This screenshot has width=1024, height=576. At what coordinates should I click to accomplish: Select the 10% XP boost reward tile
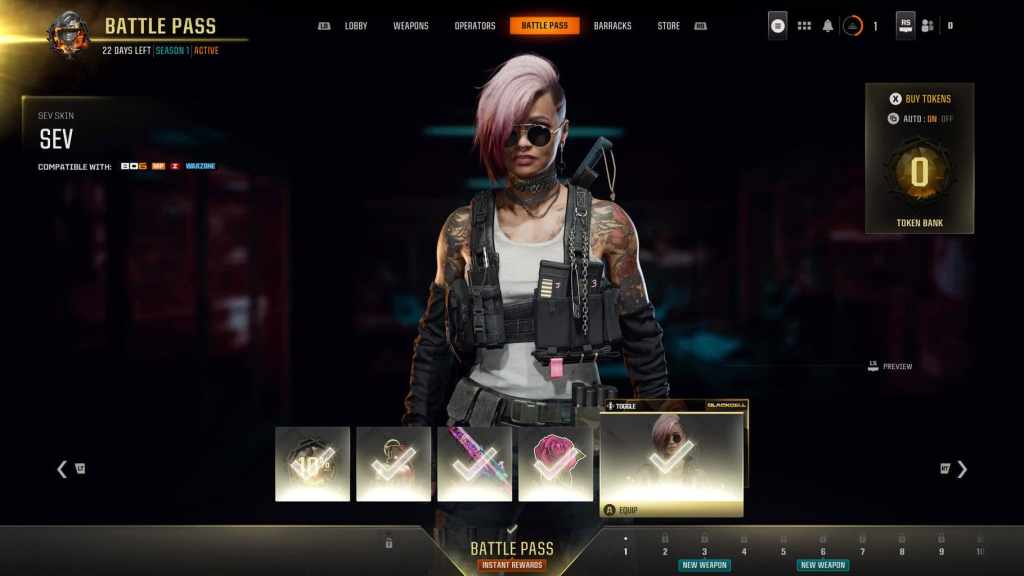[x=312, y=463]
